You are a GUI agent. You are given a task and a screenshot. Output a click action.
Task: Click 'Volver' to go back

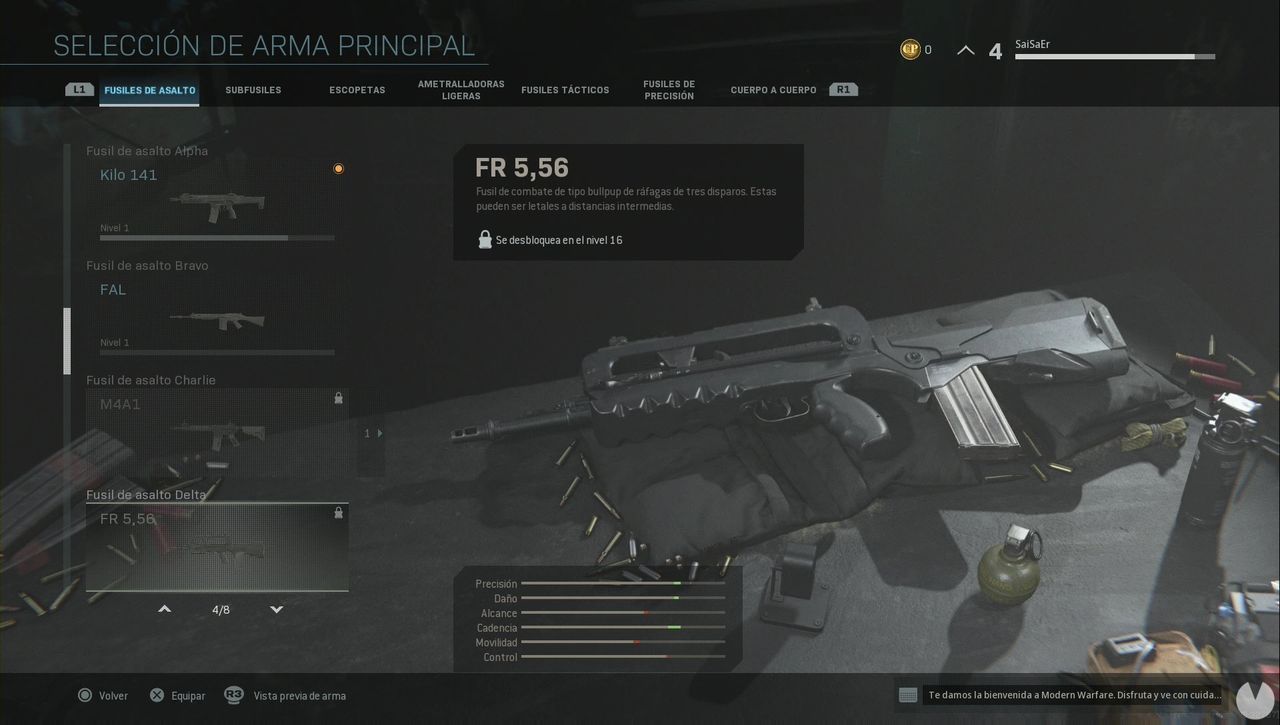pos(115,695)
